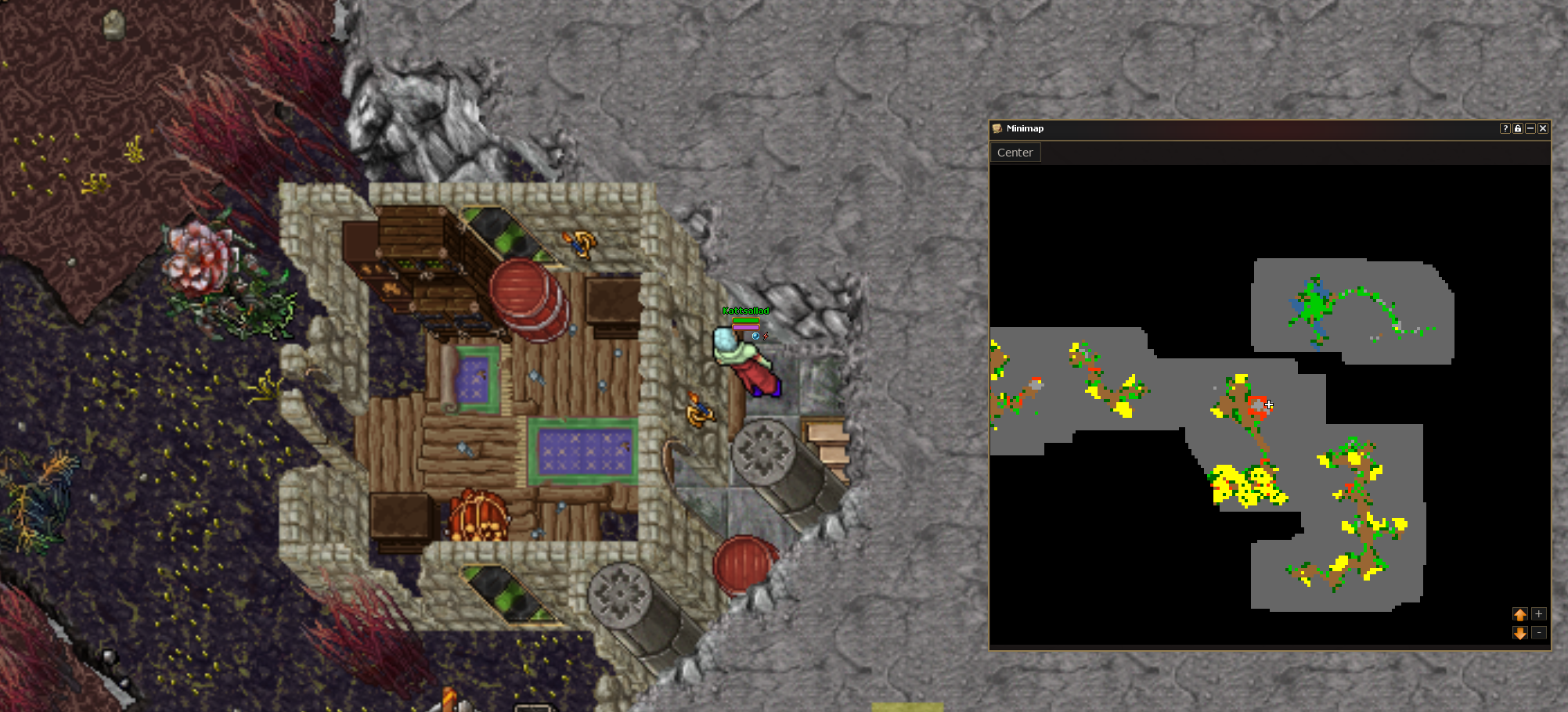Show the floor below with orange down arrow
Image resolution: width=1568 pixels, height=712 pixels.
click(x=1519, y=632)
